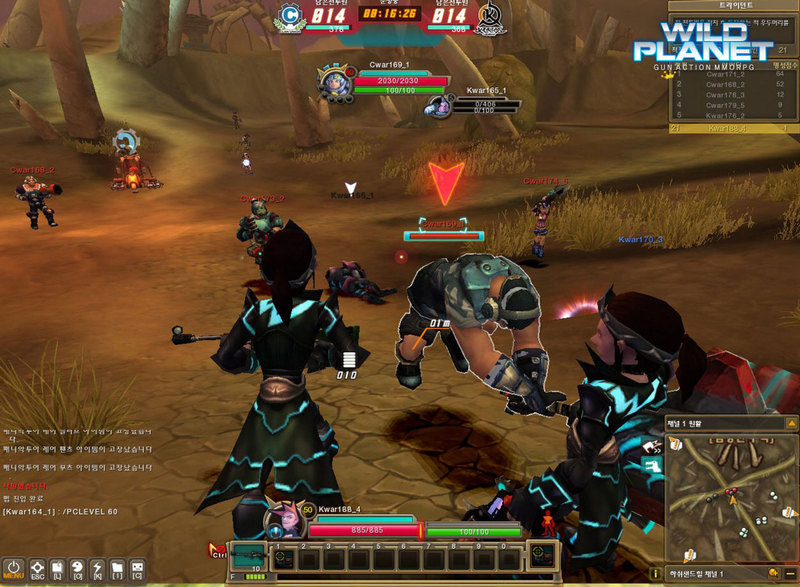
Task: Open the info button beside the channel name
Action: 655,574
